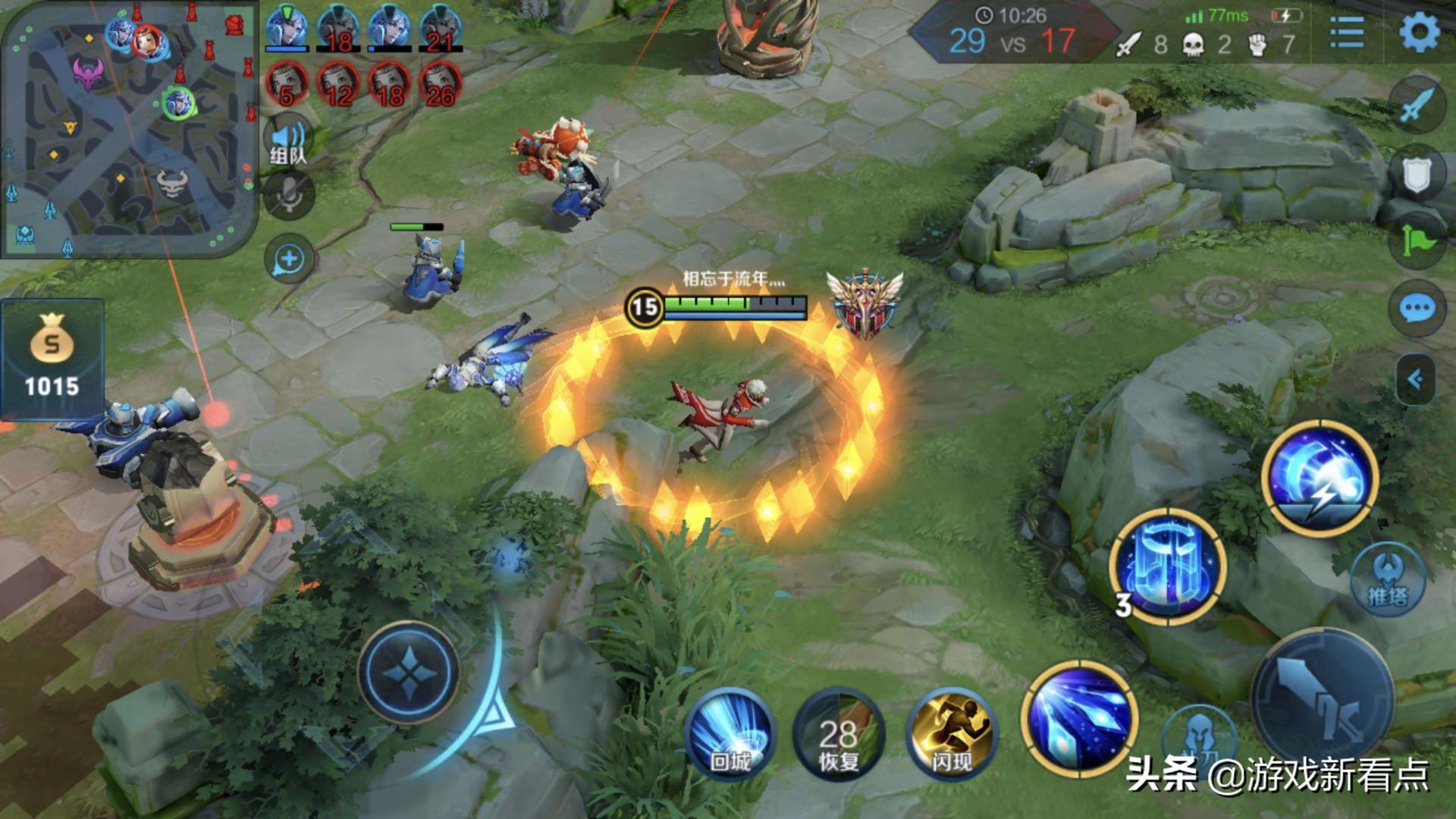Click the minimap

pyautogui.click(x=129, y=129)
